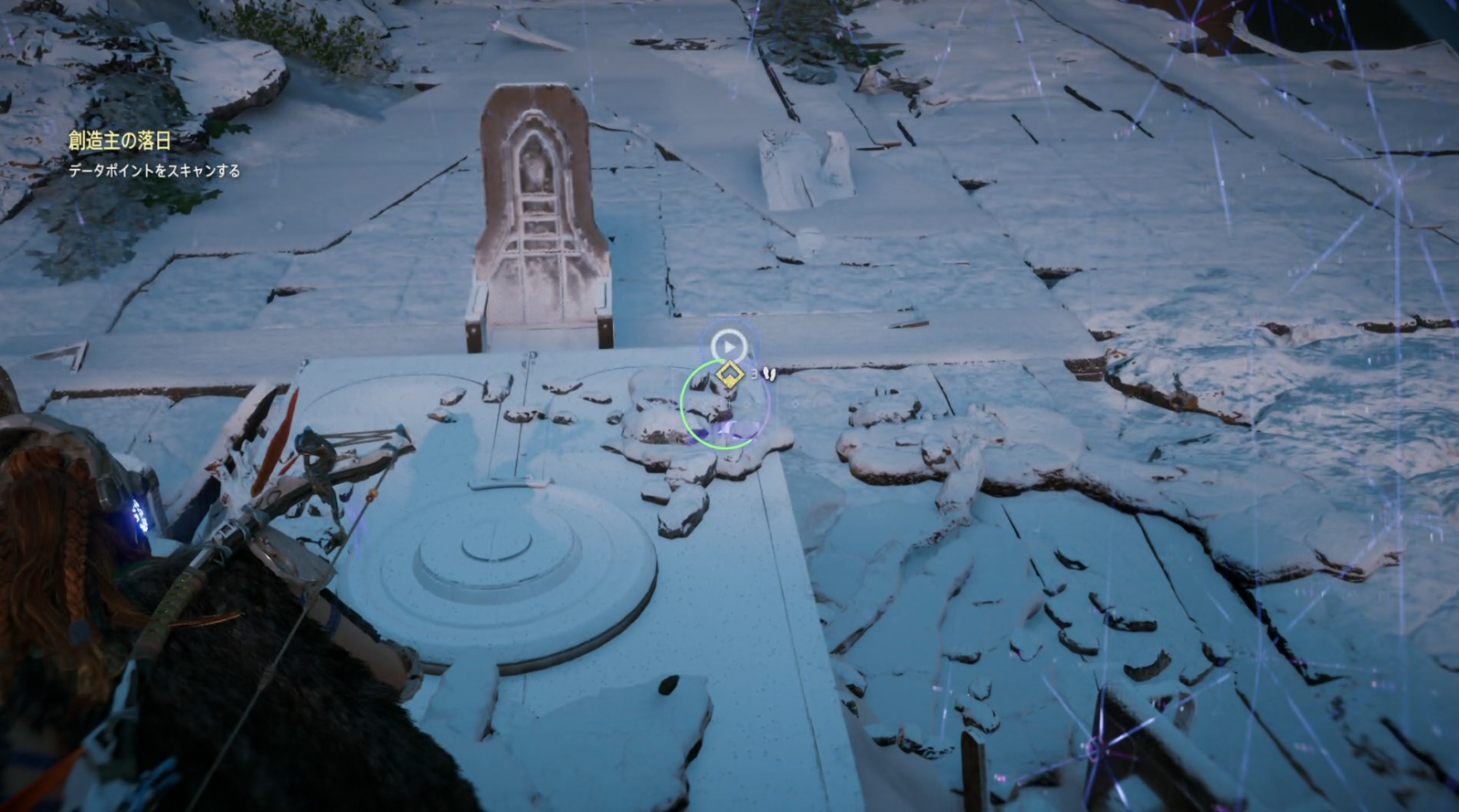Select the 創造主の落日 quest tracker title
Screen dimensions: 1459x812
point(120,140)
